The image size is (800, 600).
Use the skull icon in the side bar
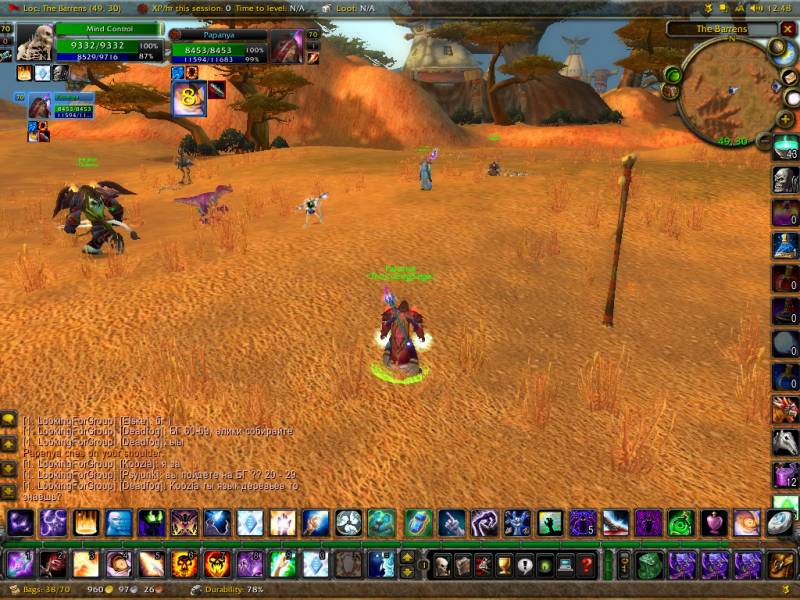point(785,180)
